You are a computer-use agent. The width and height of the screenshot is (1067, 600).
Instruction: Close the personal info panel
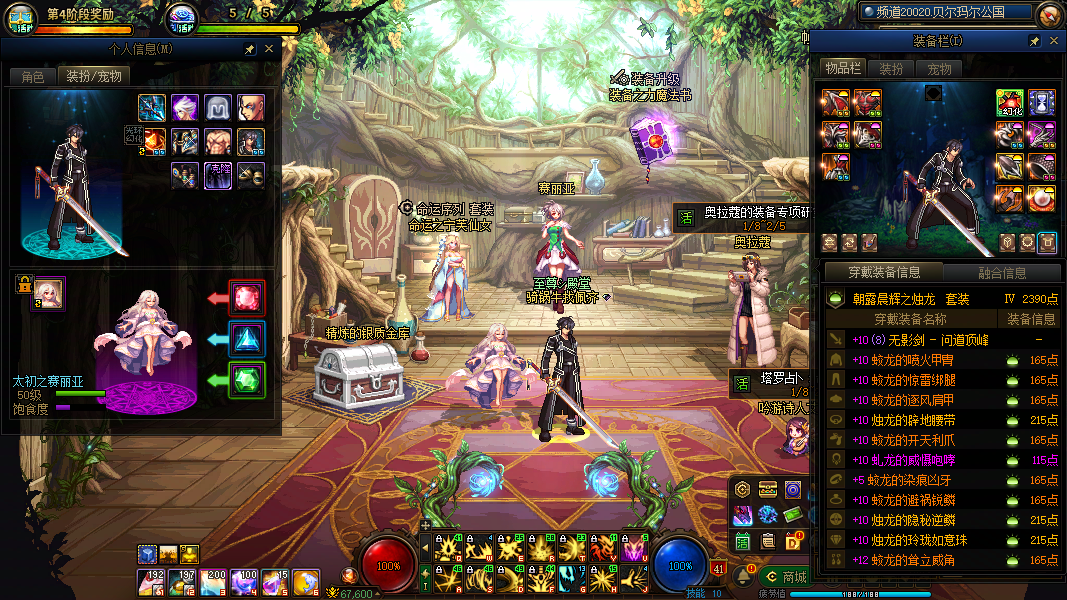pyautogui.click(x=268, y=49)
